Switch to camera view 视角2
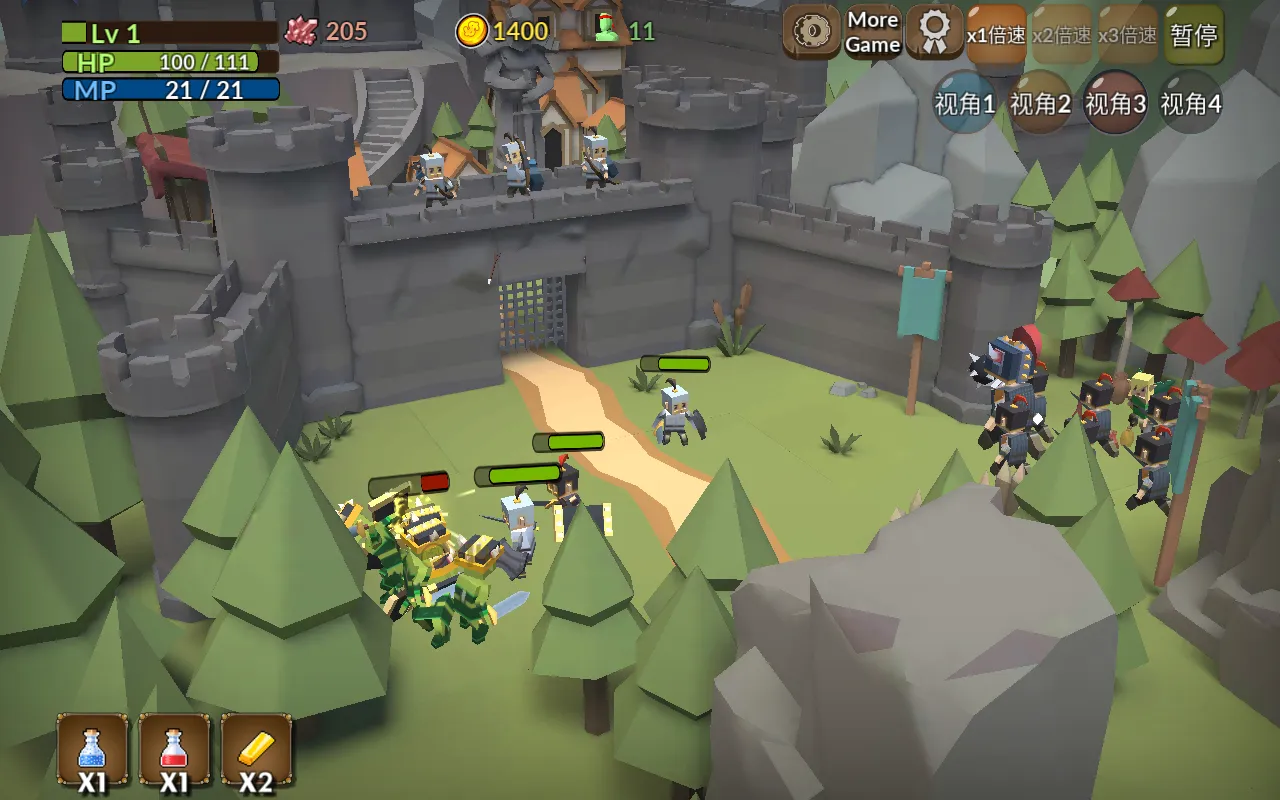Viewport: 1280px width, 800px height. click(x=1040, y=103)
